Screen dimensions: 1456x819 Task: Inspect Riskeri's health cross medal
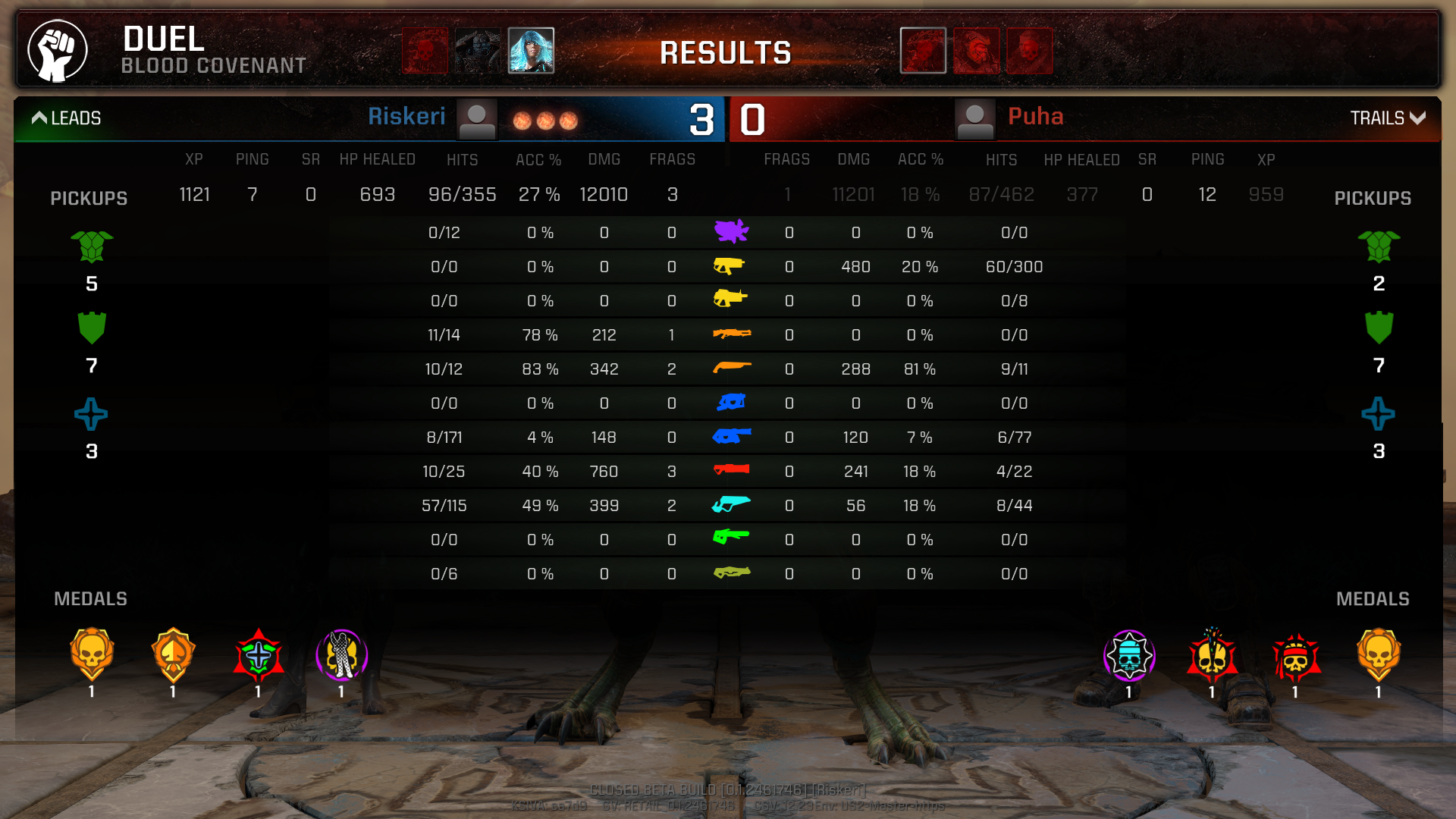(259, 654)
